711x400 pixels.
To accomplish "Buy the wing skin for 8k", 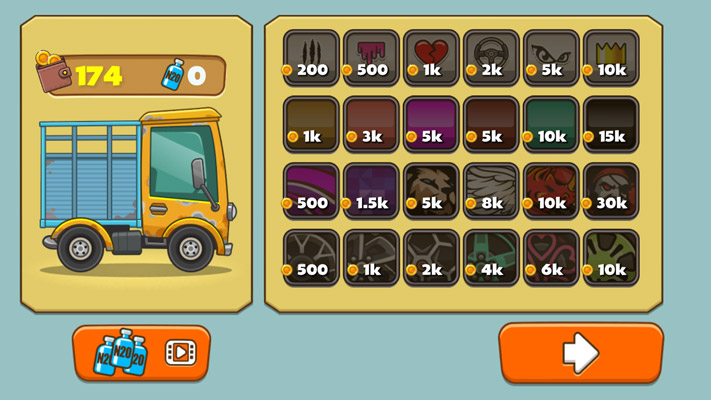I will point(491,190).
